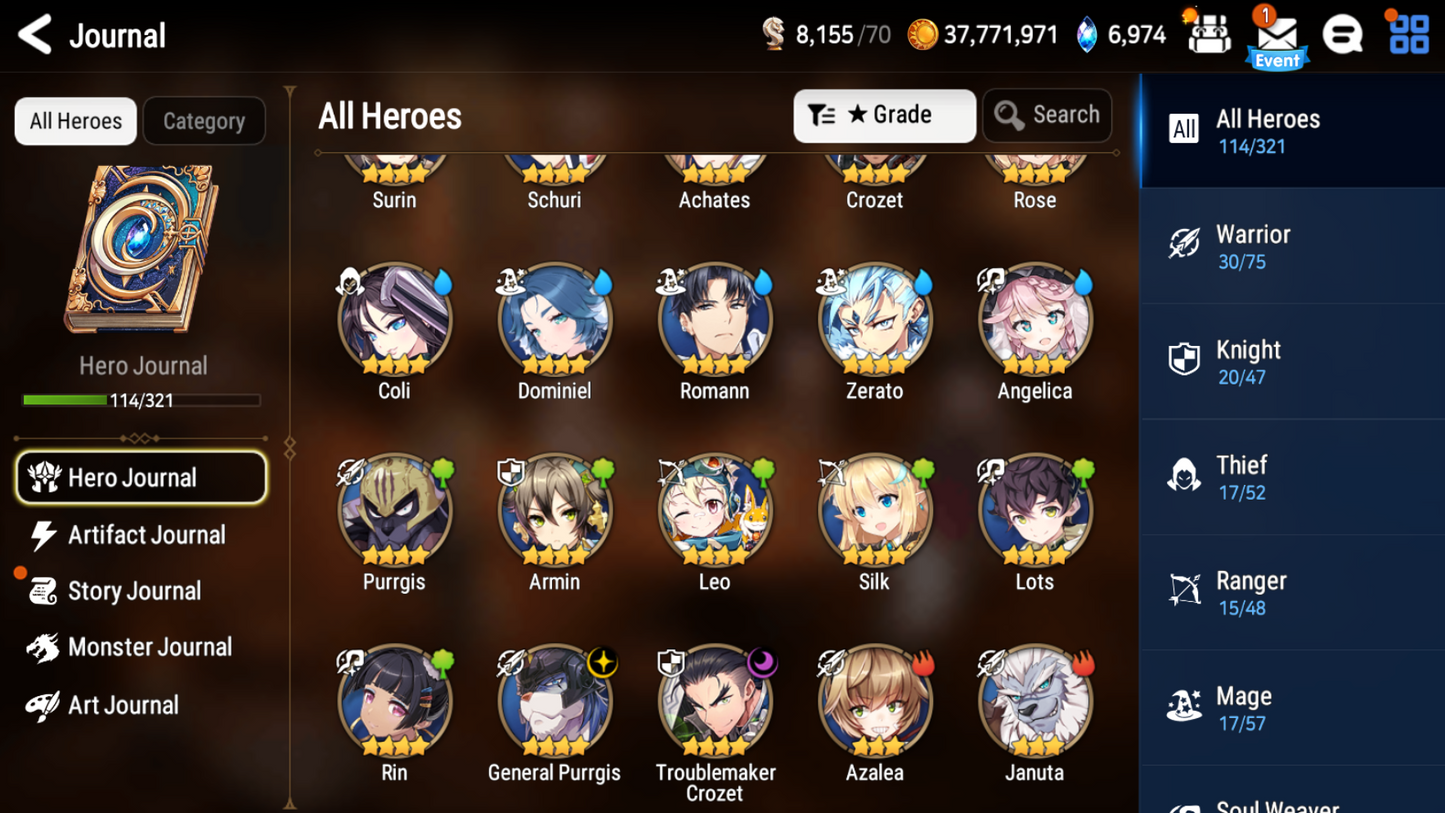Show only Ranger heroes
This screenshot has height=813, width=1445.
coord(1291,593)
